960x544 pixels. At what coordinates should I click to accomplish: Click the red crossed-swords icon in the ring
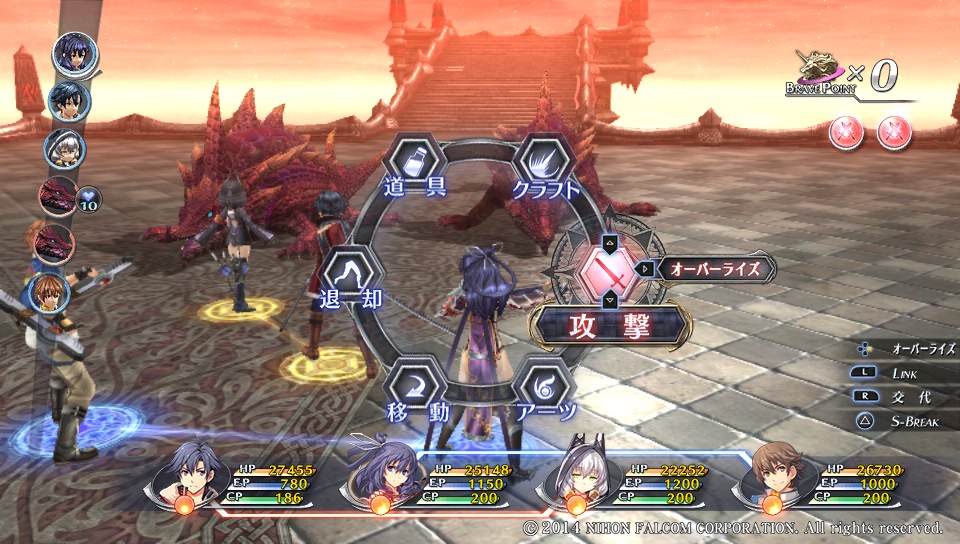pos(609,270)
